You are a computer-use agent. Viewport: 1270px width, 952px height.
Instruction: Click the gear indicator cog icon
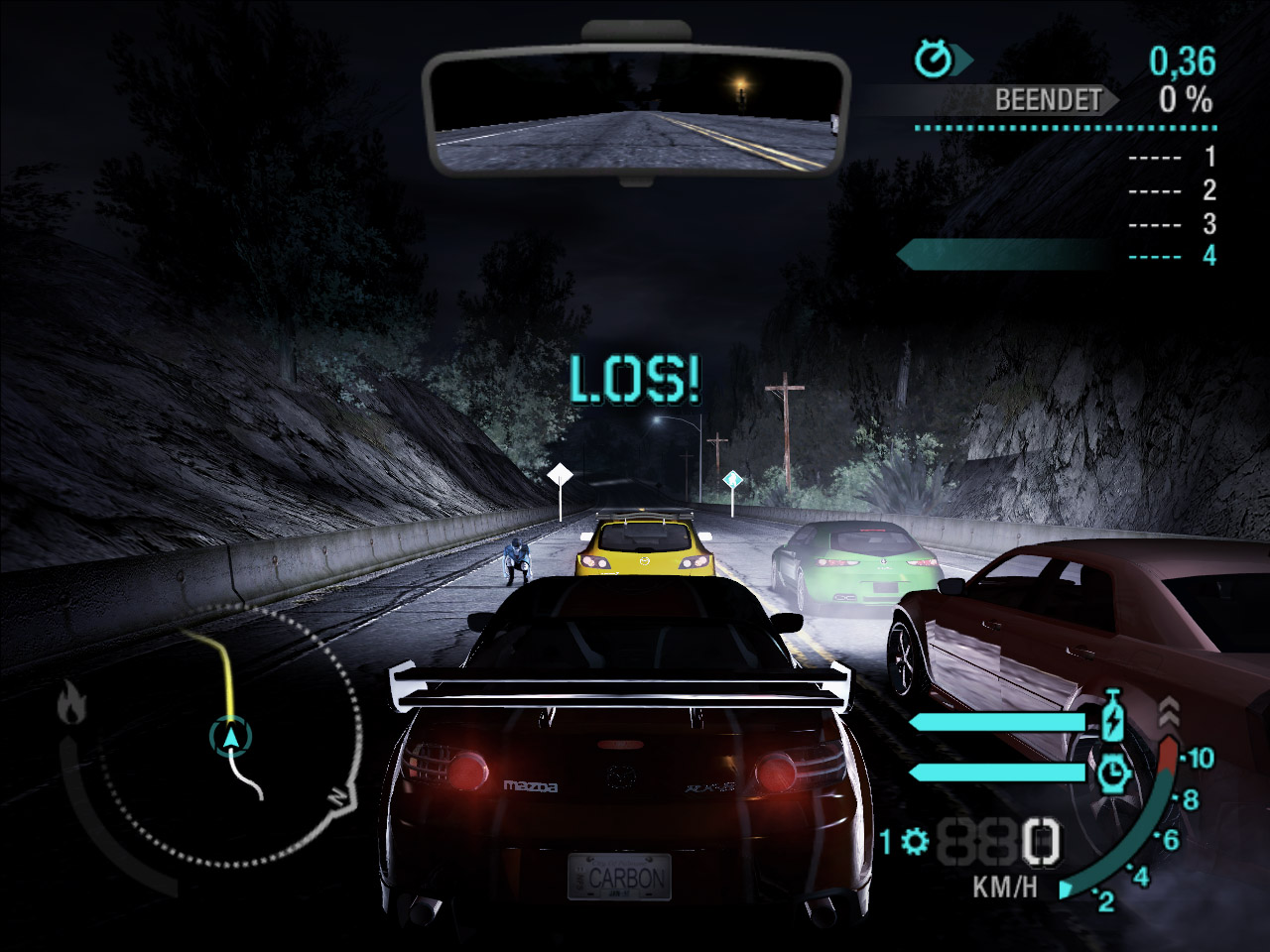(x=915, y=841)
